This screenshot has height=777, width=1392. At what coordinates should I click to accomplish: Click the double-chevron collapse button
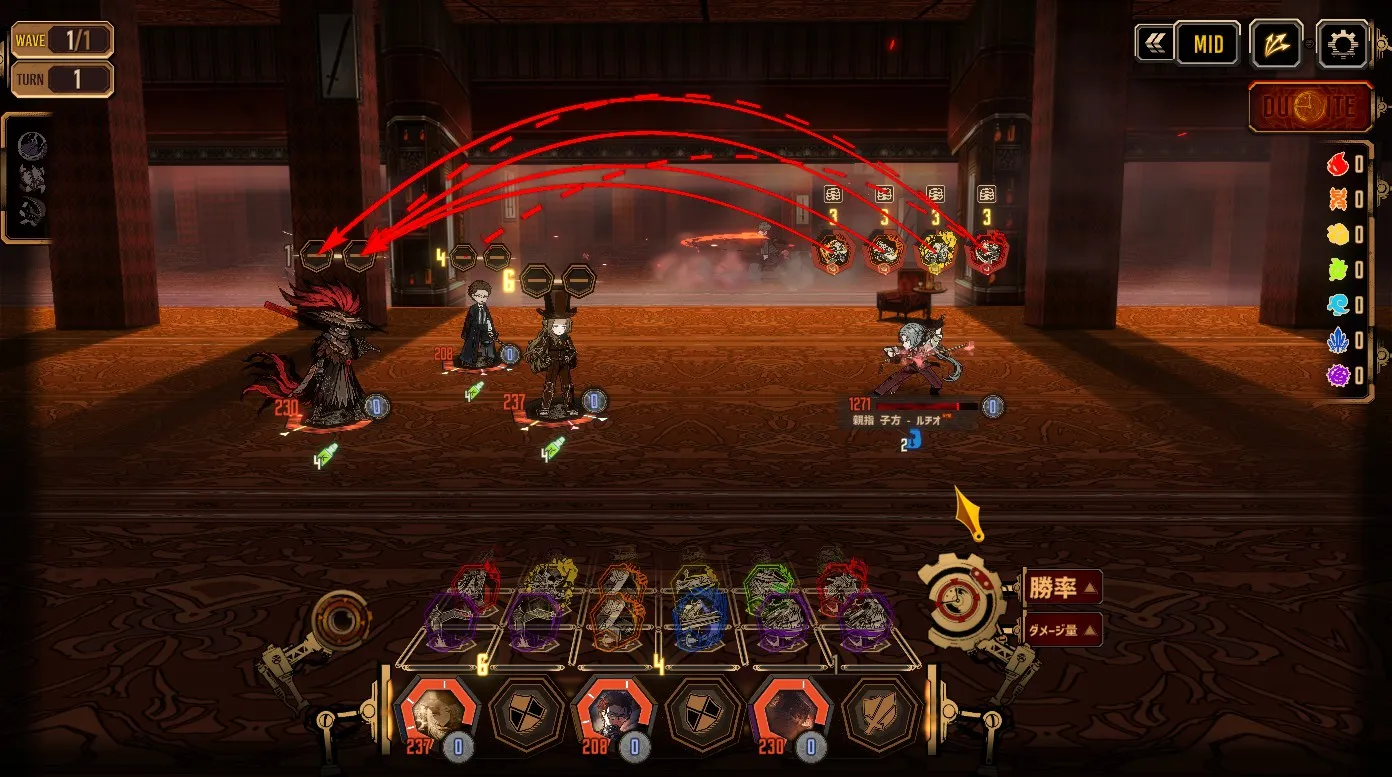coord(1155,44)
